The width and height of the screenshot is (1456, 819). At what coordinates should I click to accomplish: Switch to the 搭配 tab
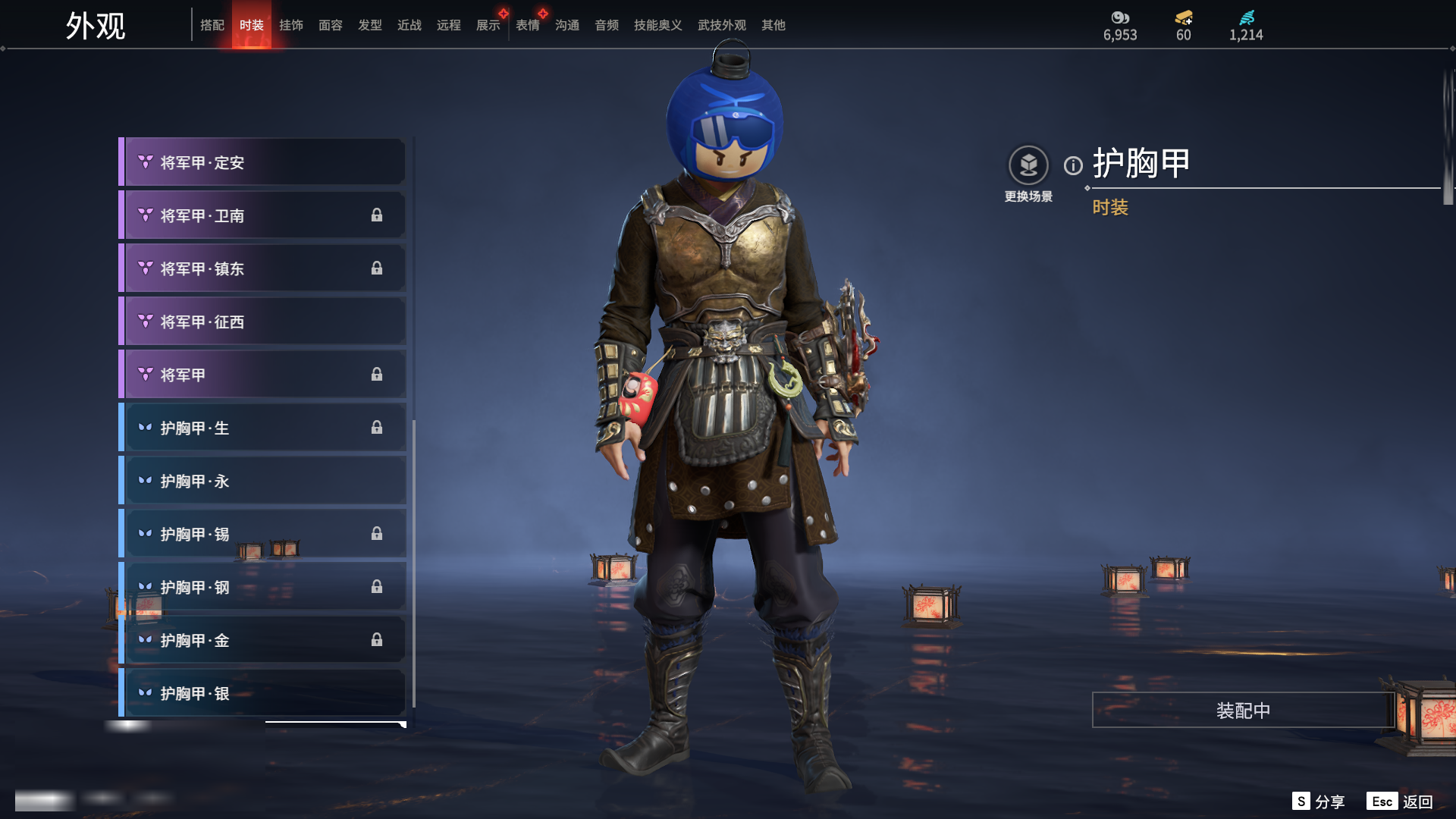point(212,25)
